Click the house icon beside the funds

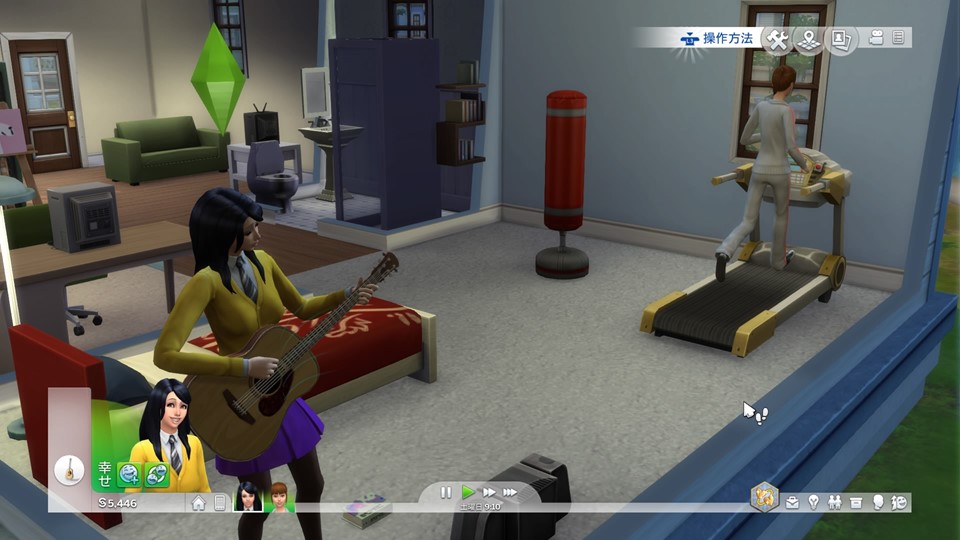[199, 502]
